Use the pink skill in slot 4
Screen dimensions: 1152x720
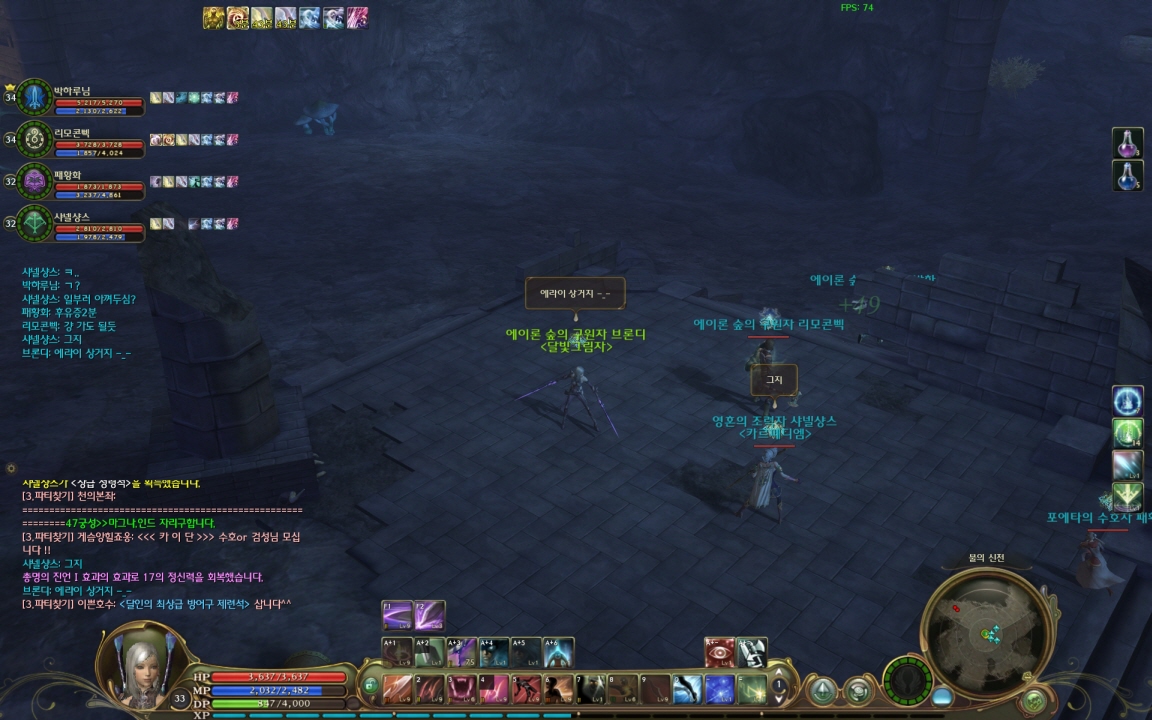tap(495, 688)
